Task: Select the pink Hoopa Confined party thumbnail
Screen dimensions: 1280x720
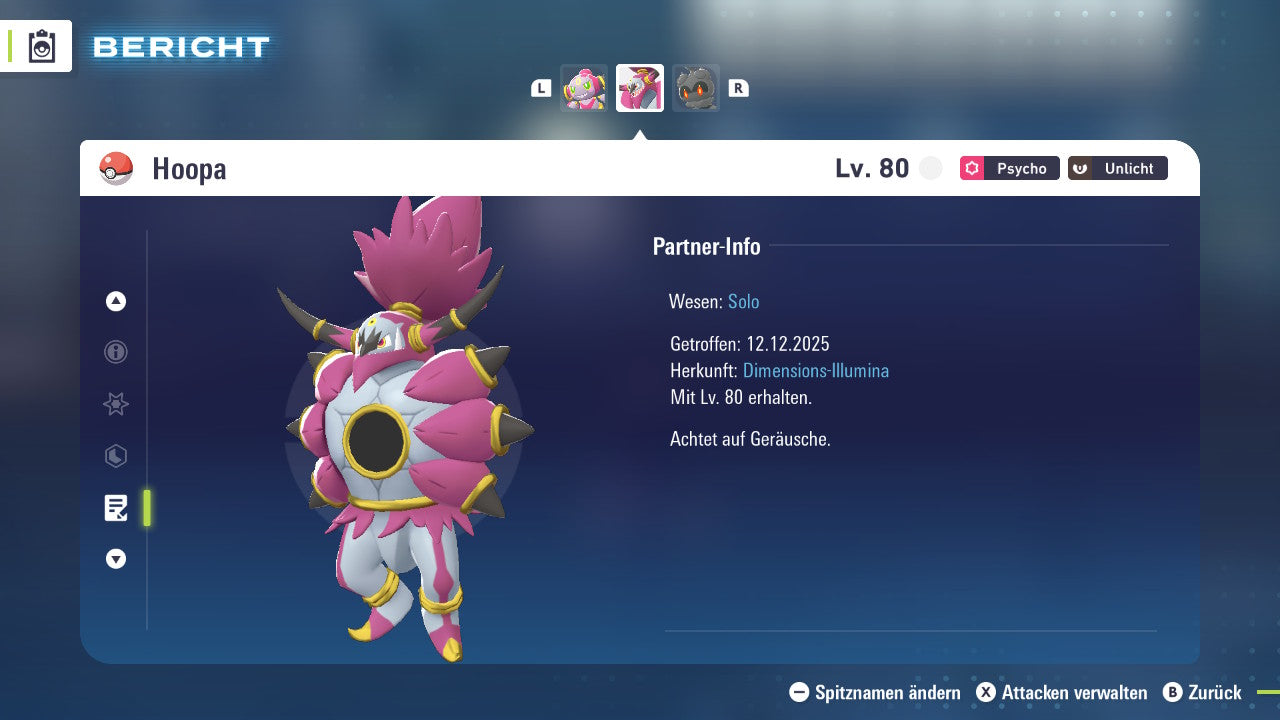Action: point(584,88)
